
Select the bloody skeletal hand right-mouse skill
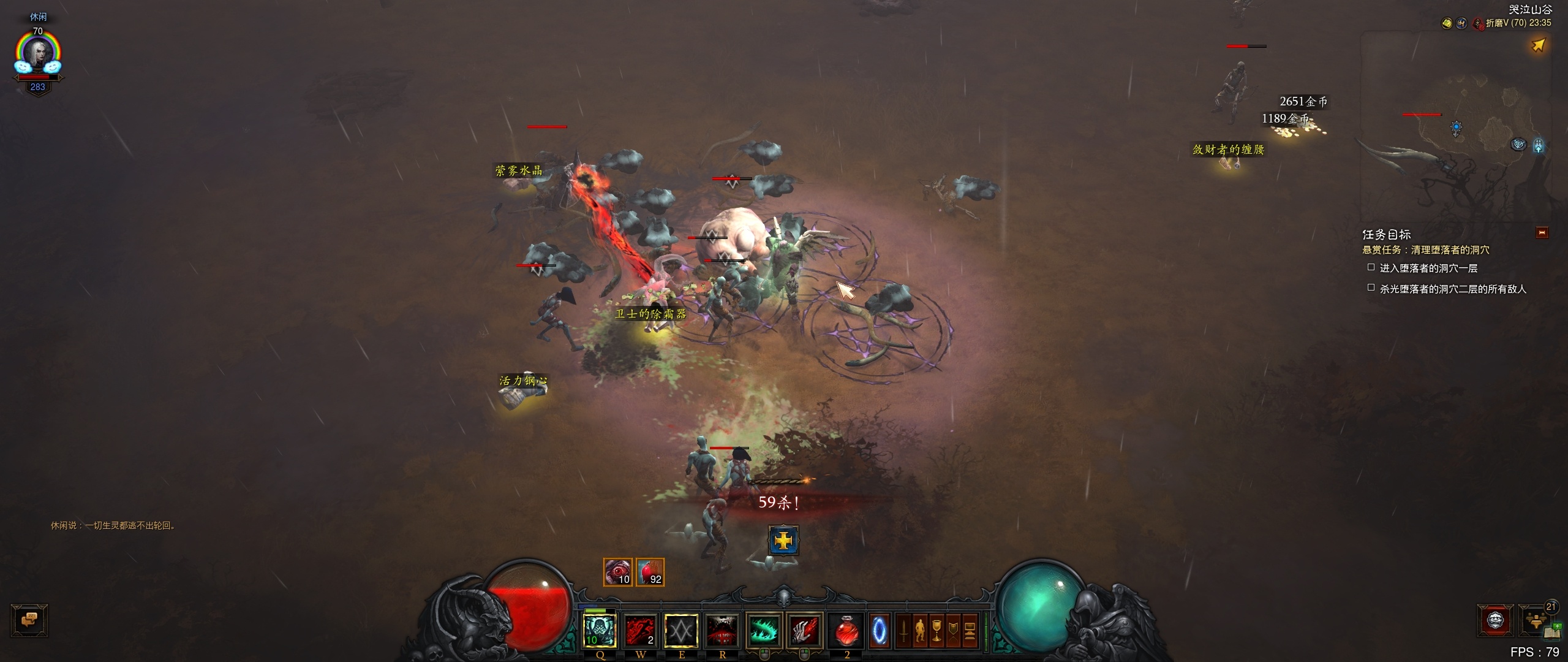coord(804,630)
